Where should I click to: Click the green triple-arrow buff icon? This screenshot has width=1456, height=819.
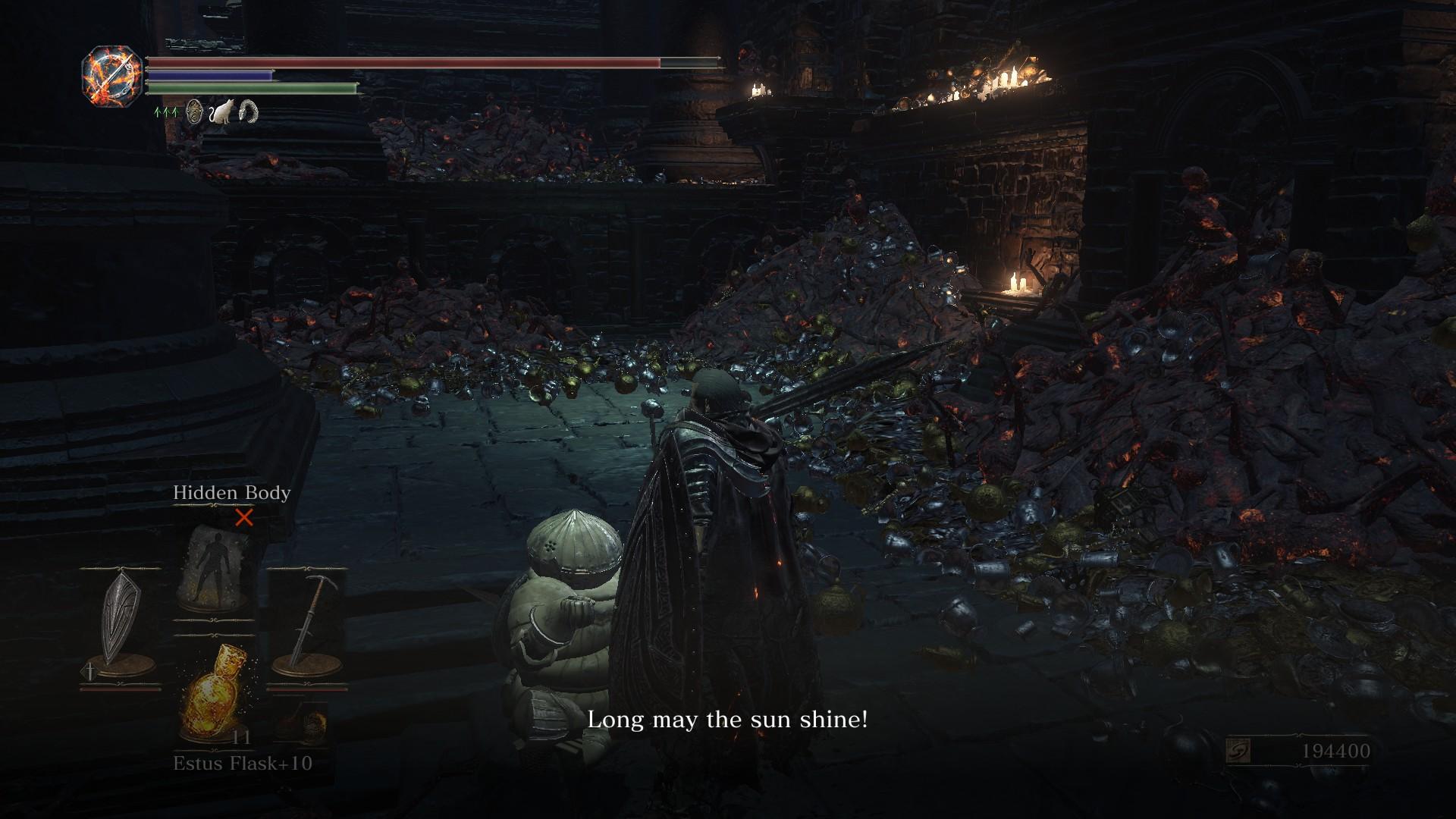point(166,111)
